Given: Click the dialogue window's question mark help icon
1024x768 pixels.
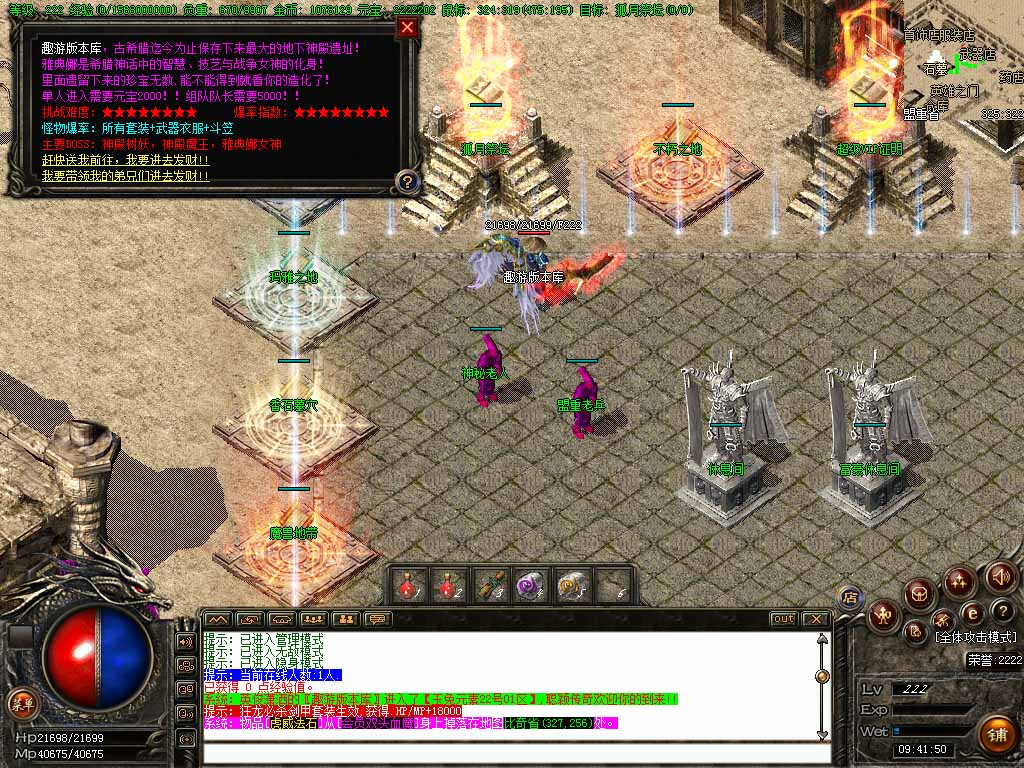Looking at the screenshot, I should [406, 182].
